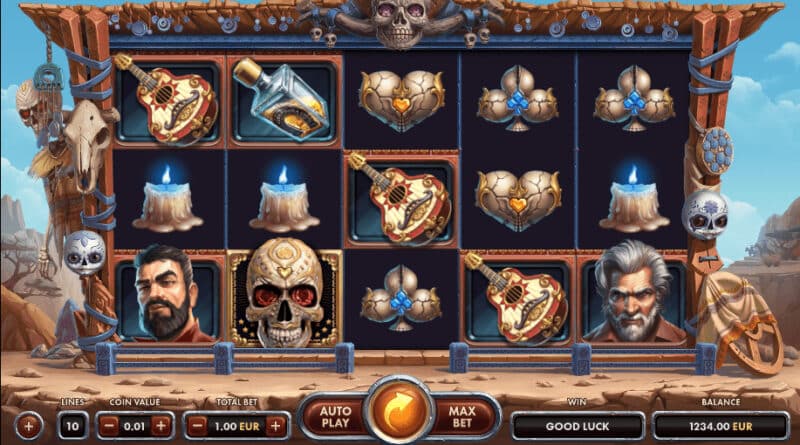Raise the total bet amount
This screenshot has height=445, width=800.
click(x=277, y=425)
